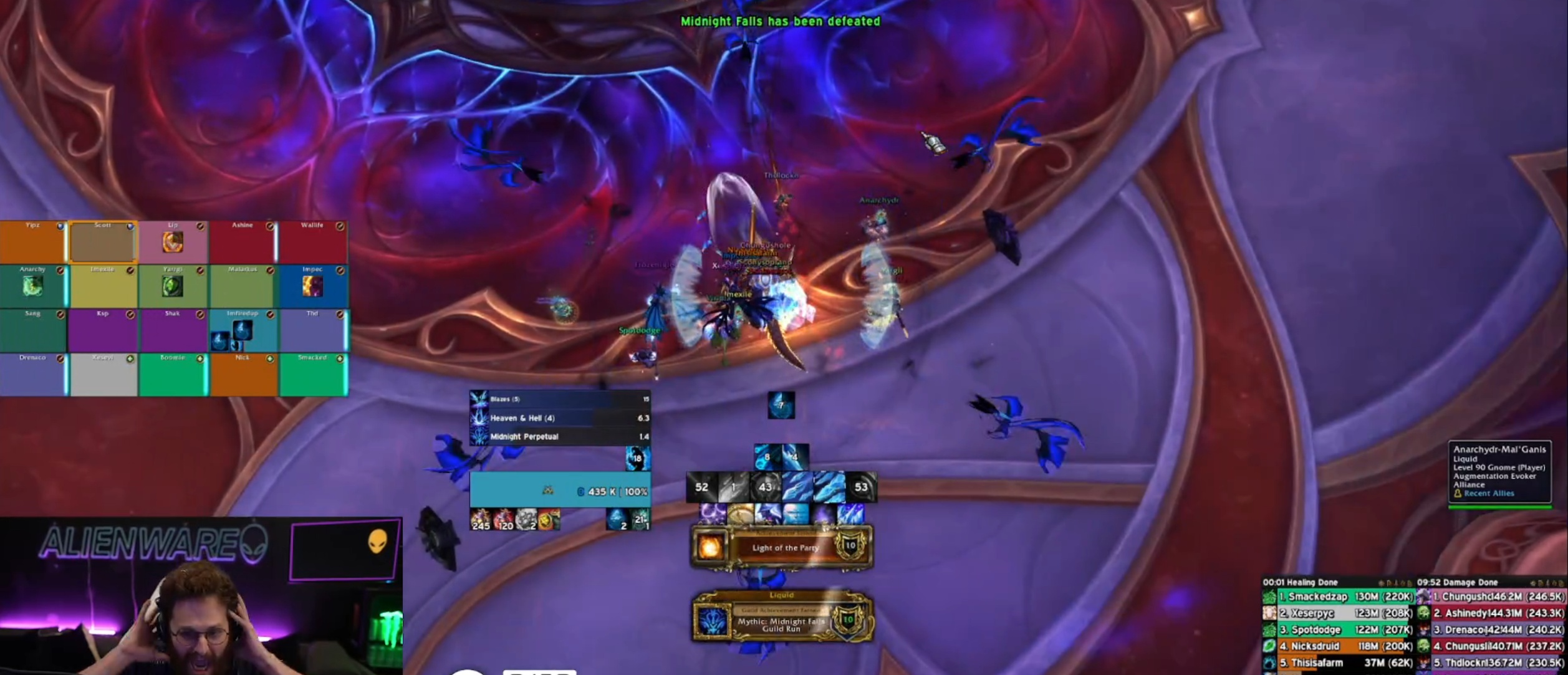This screenshot has width=1568, height=675.
Task: Click Impec's golden buff icon
Action: (x=313, y=287)
